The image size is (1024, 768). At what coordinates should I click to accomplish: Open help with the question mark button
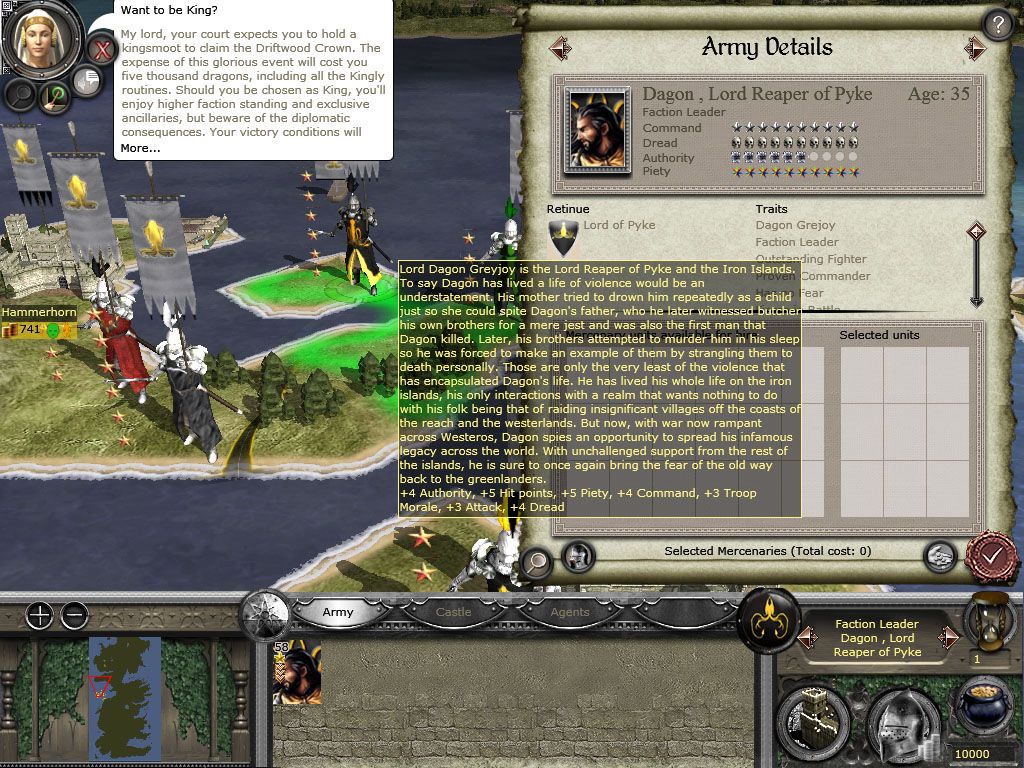pos(997,25)
